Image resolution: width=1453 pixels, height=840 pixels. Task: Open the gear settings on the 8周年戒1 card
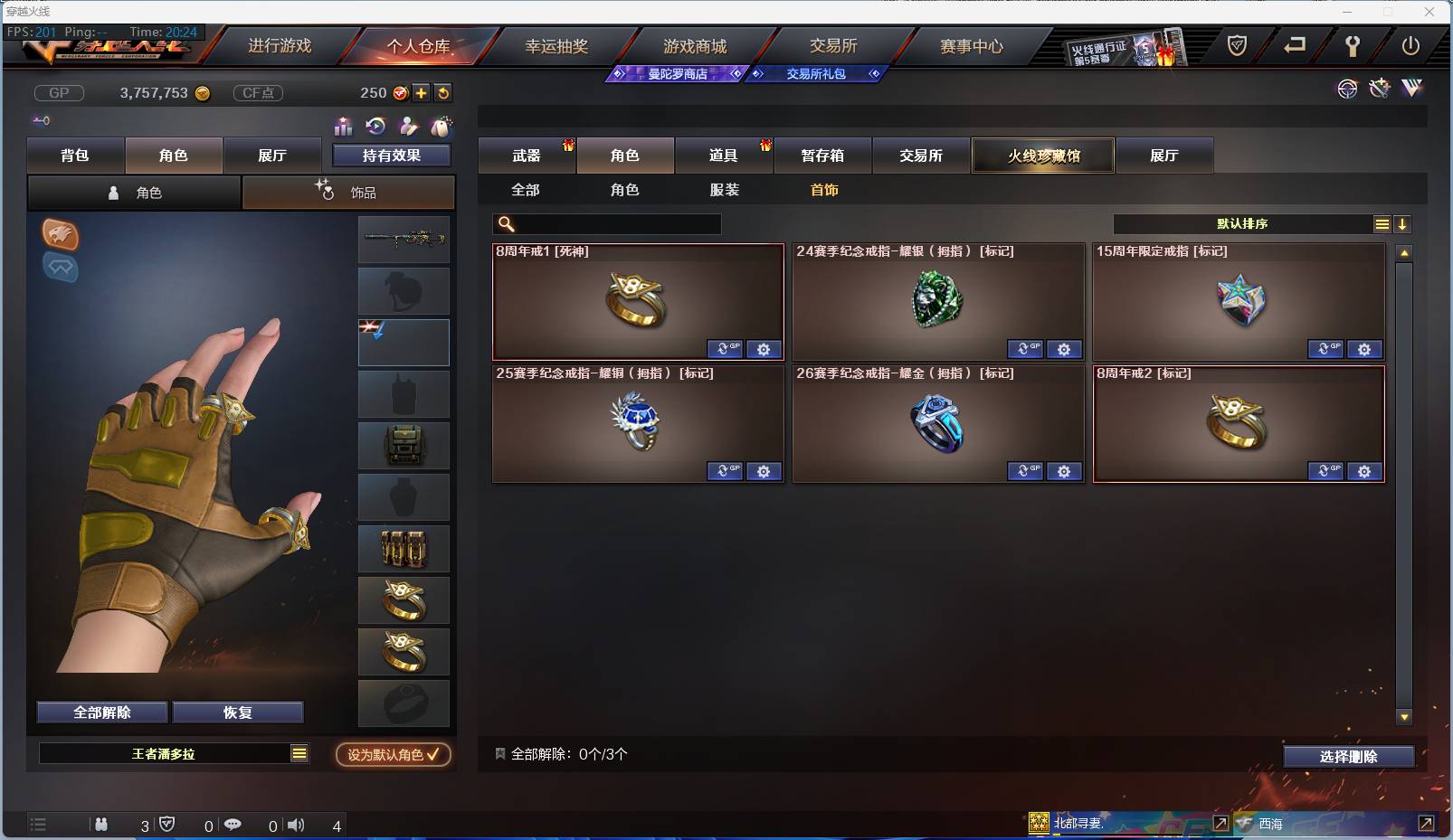point(764,349)
